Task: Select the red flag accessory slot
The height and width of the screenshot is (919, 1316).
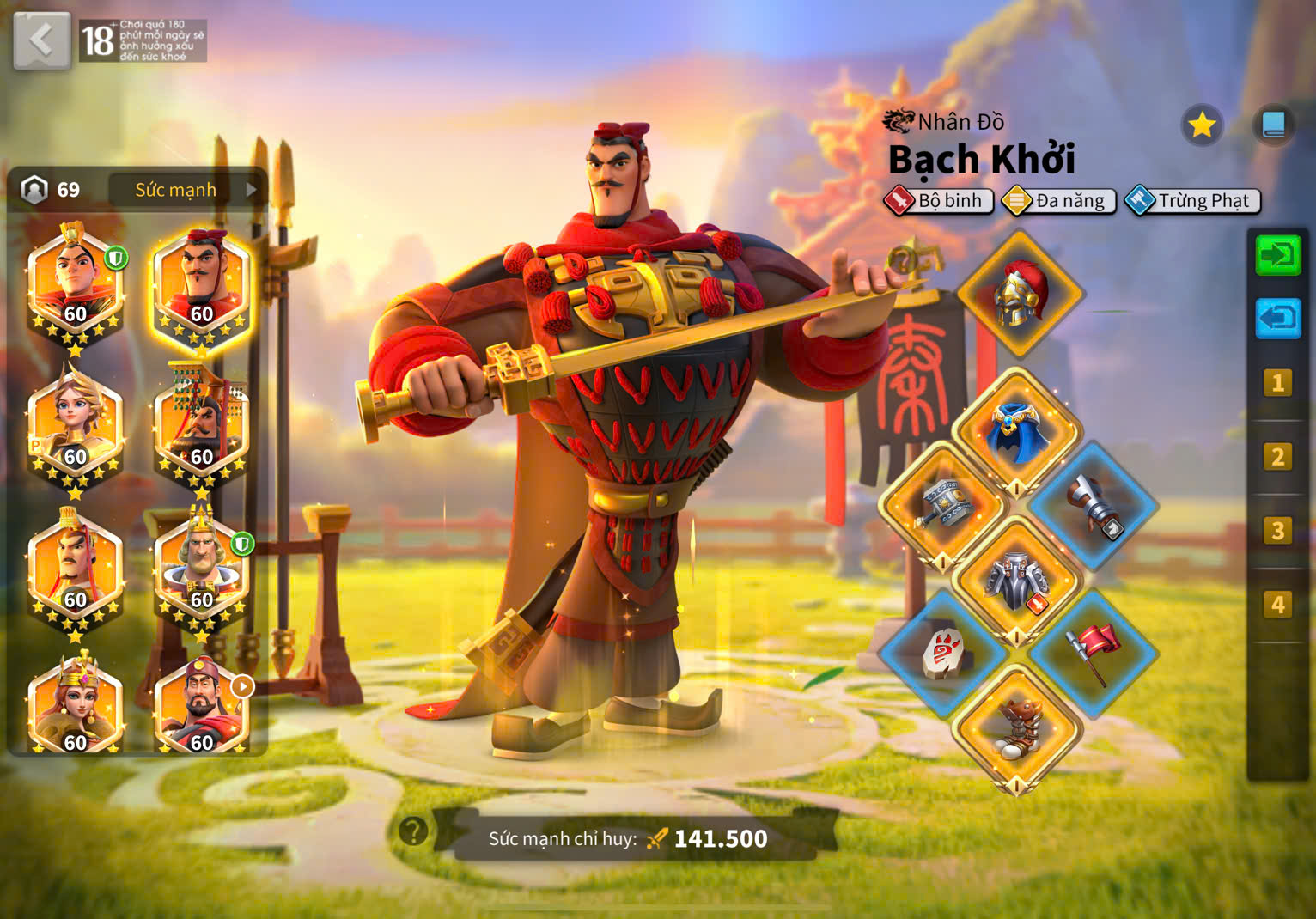Action: (x=1093, y=654)
